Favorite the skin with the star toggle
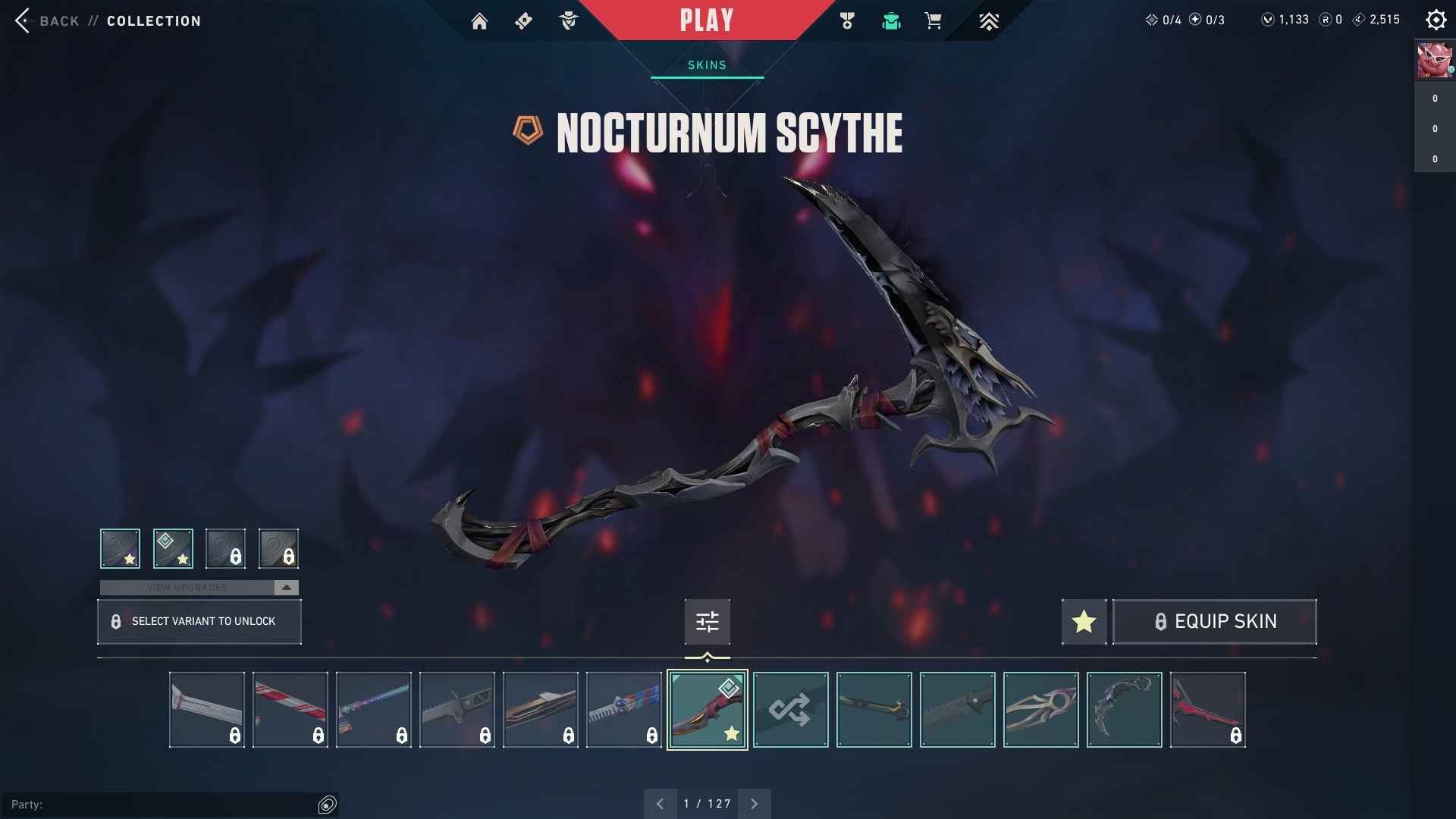 [1083, 621]
